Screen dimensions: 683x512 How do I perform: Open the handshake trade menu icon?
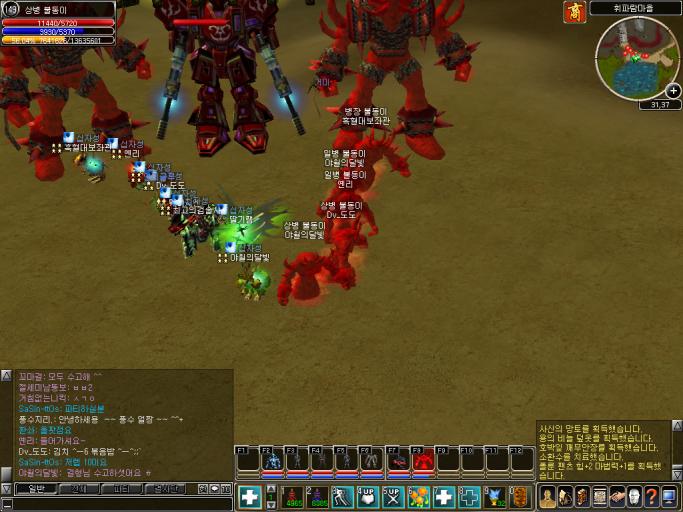tap(617, 497)
